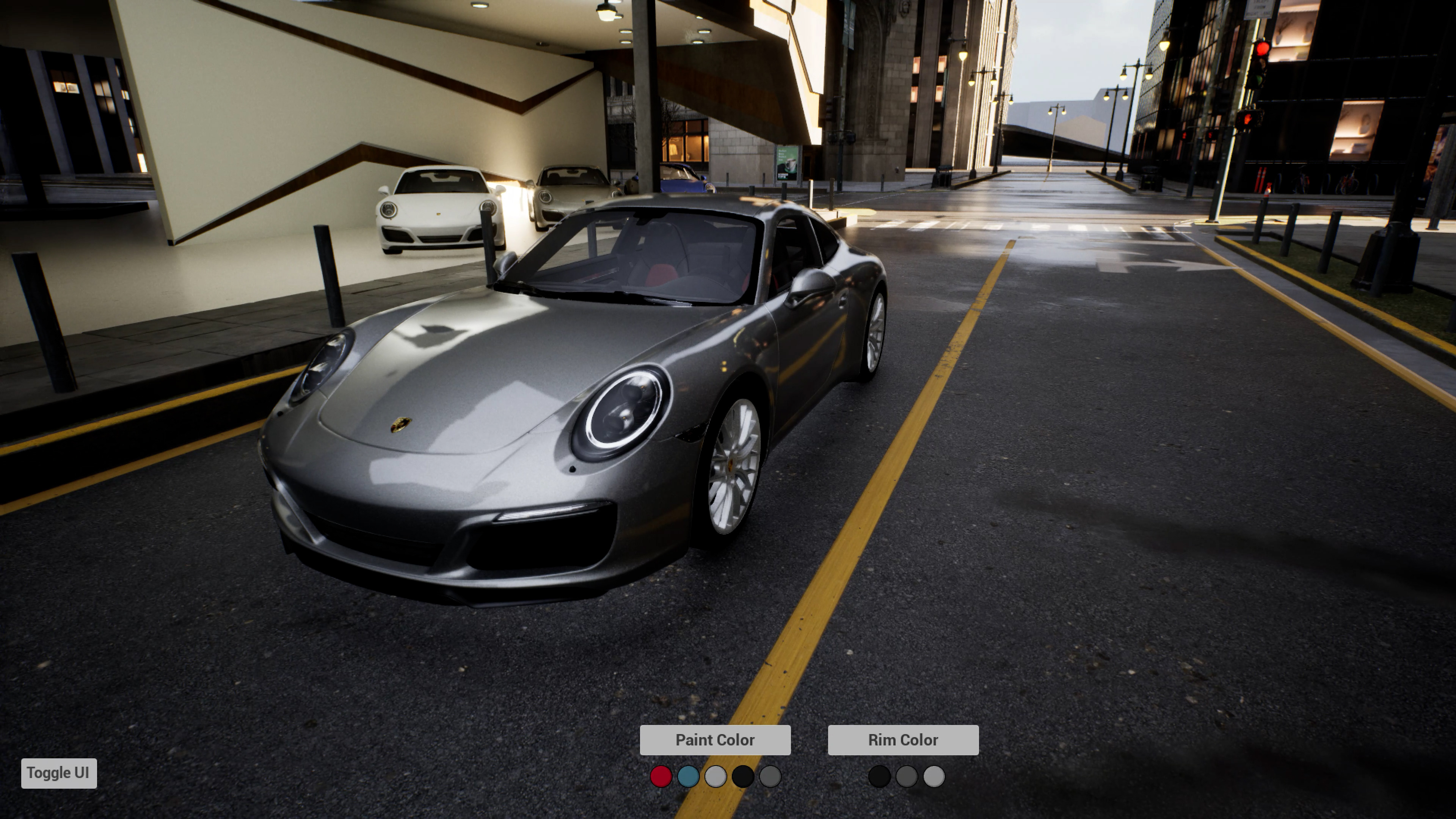Set paint to the dark gray swatch

pyautogui.click(x=770, y=777)
